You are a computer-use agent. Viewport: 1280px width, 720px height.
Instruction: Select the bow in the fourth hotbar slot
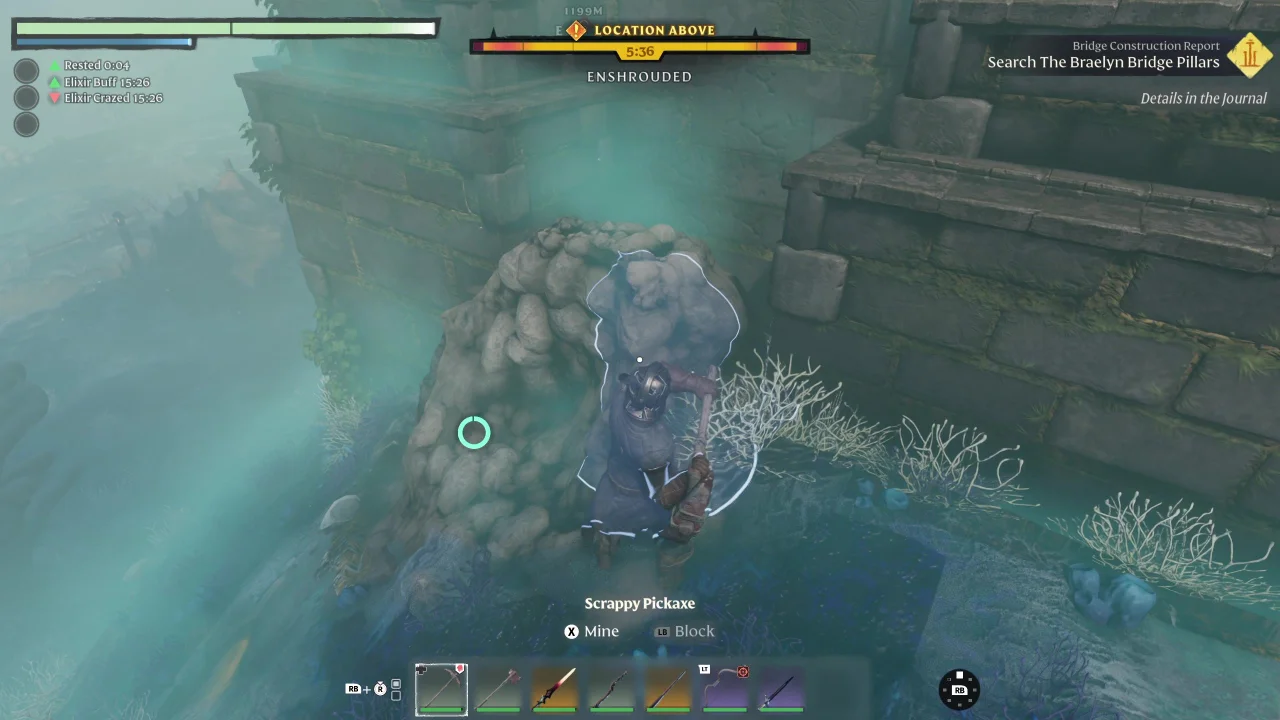click(611, 689)
